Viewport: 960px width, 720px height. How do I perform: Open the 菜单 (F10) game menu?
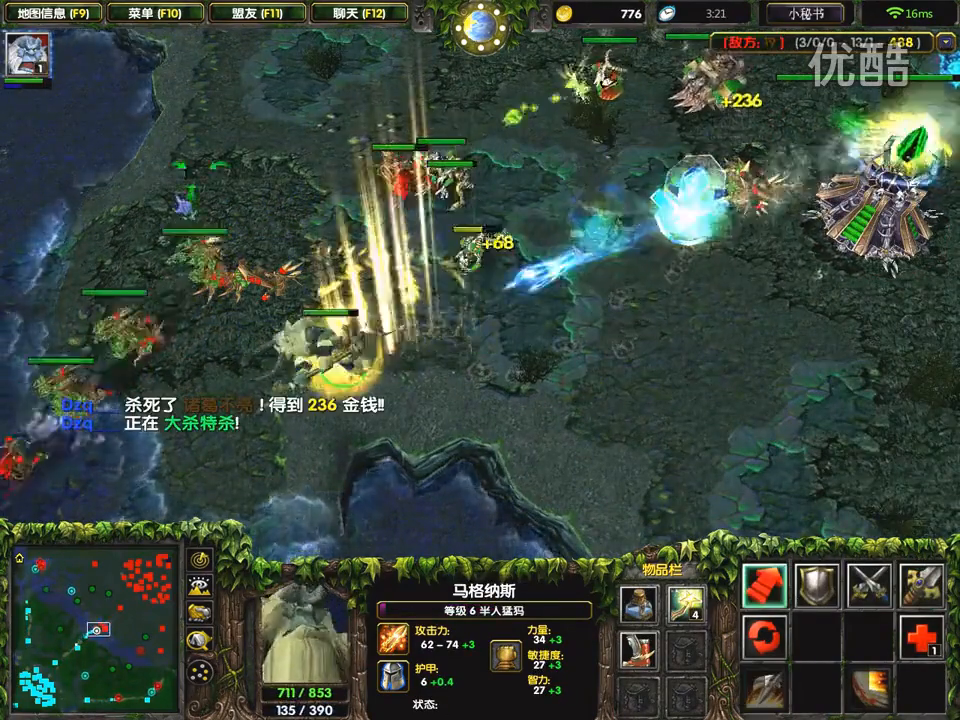(155, 13)
